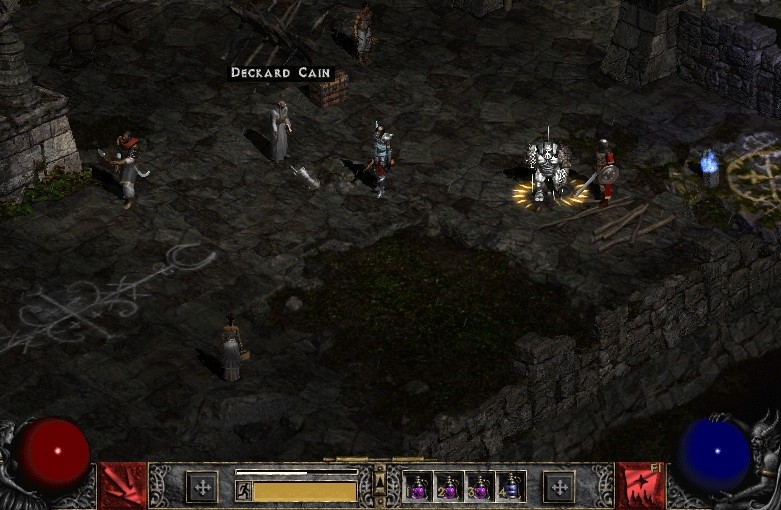Open the right skill selector marked F1
Viewport: 781px width, 510px height.
(640, 486)
